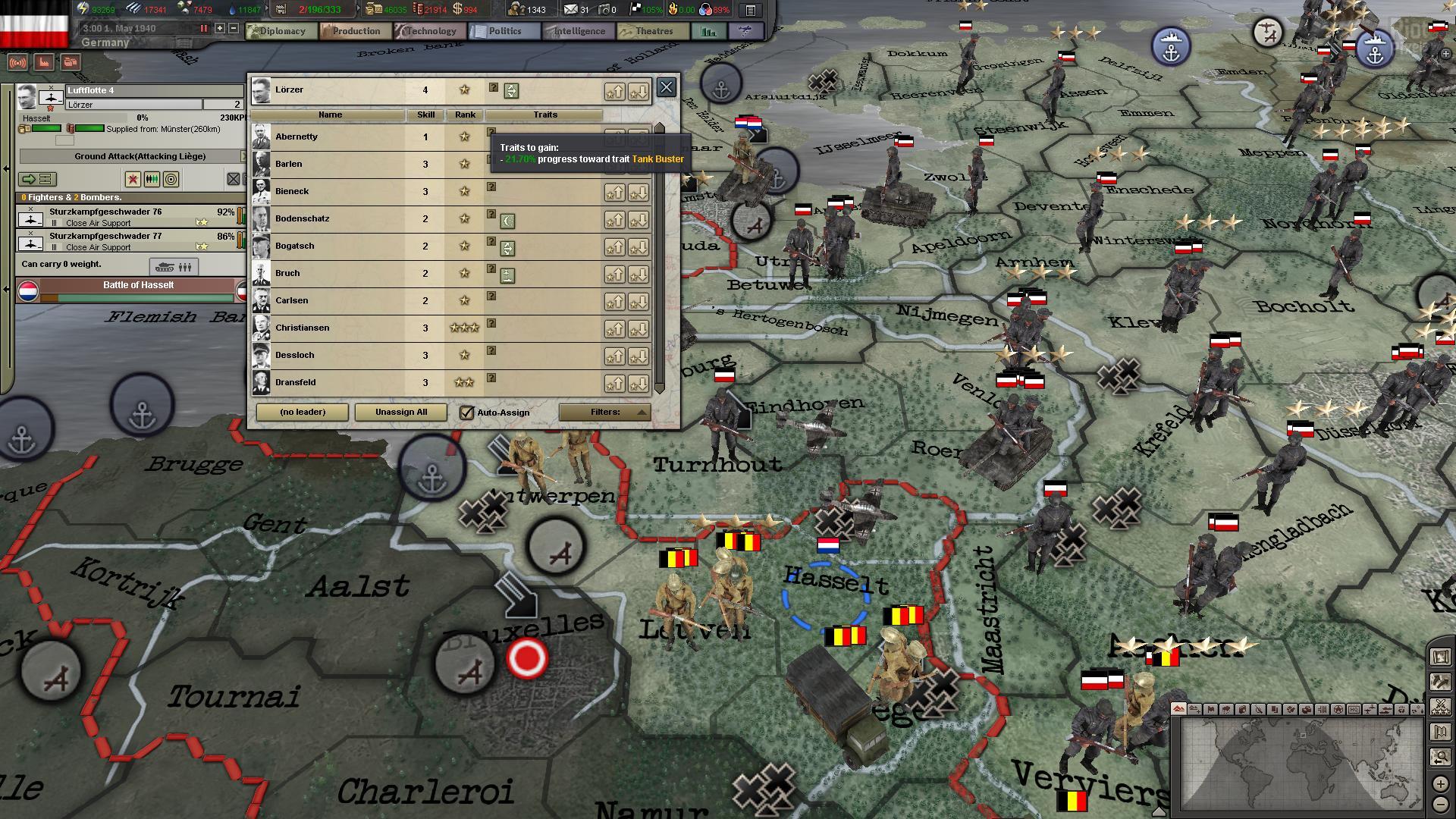The image size is (1456, 819).
Task: Open the Battle of Hasselt entry
Action: (x=138, y=286)
